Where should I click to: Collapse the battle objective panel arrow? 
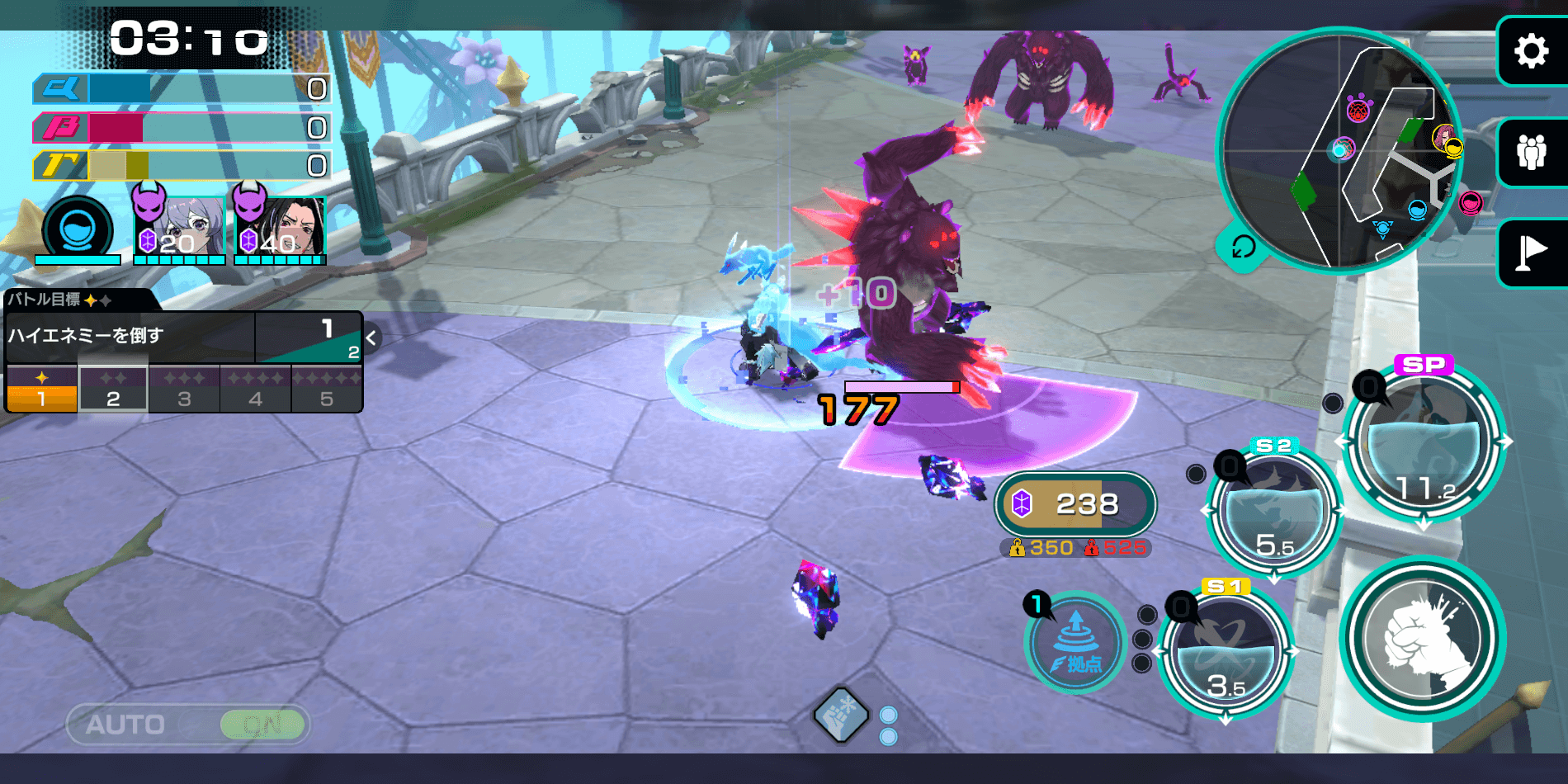(x=371, y=338)
